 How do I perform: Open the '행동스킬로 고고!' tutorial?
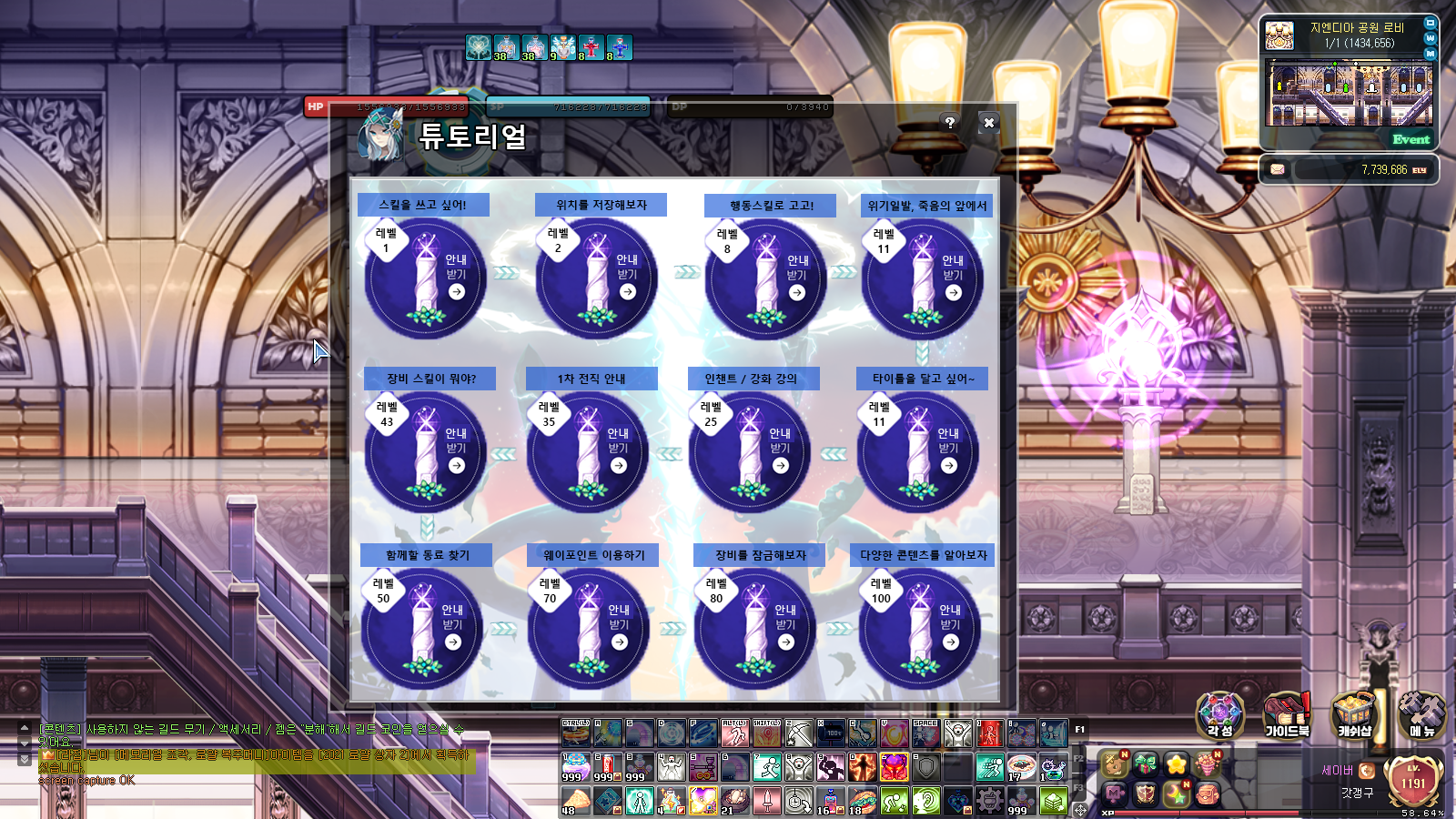[797, 292]
